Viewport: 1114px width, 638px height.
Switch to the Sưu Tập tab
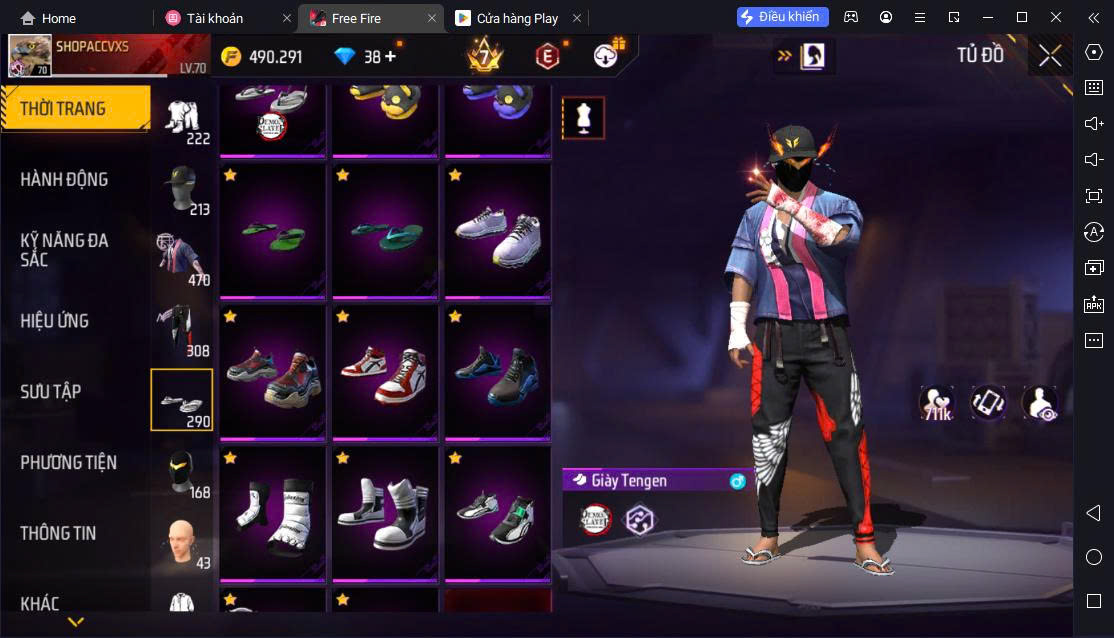[51, 391]
